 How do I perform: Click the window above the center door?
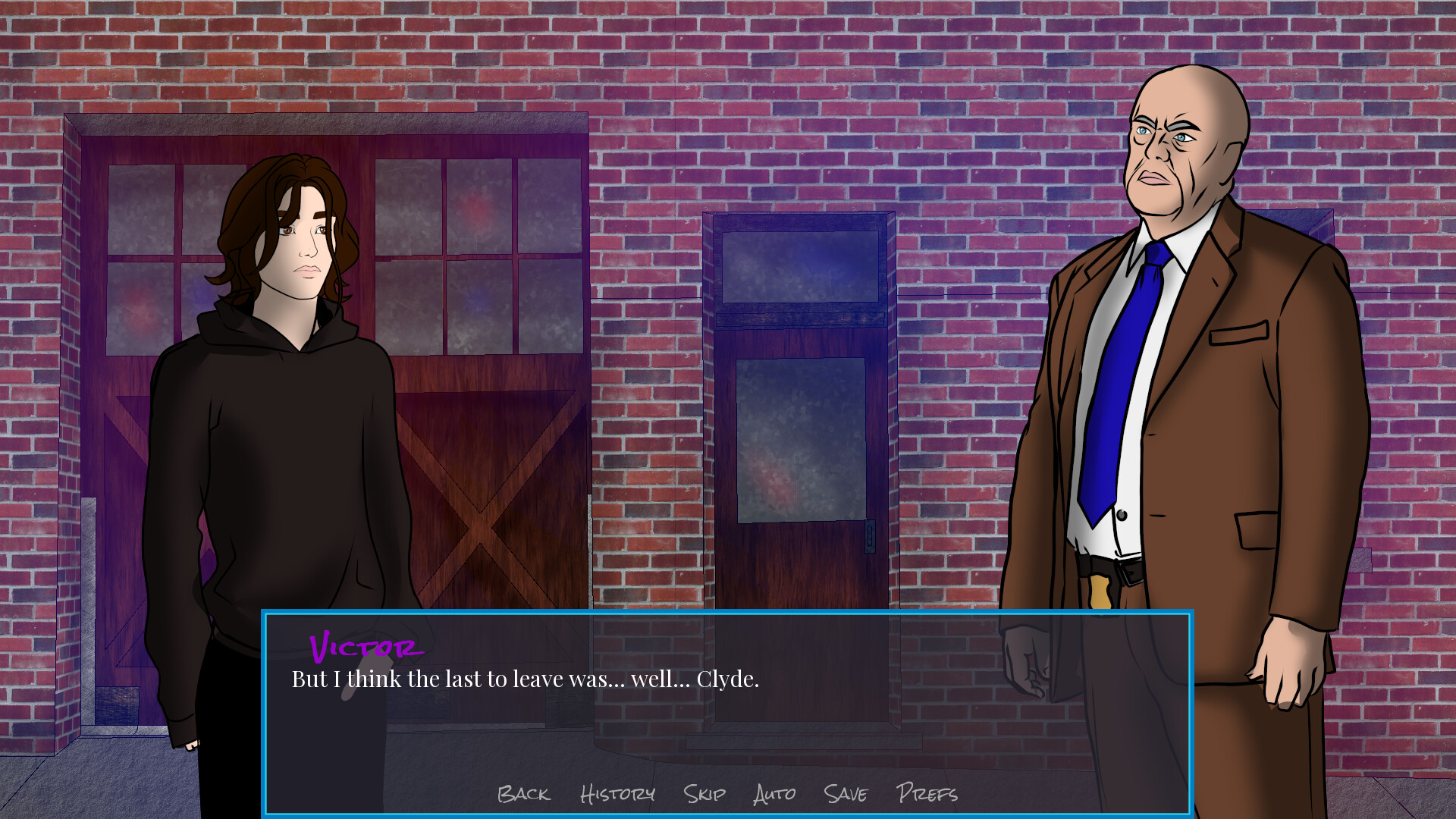pyautogui.click(x=799, y=265)
